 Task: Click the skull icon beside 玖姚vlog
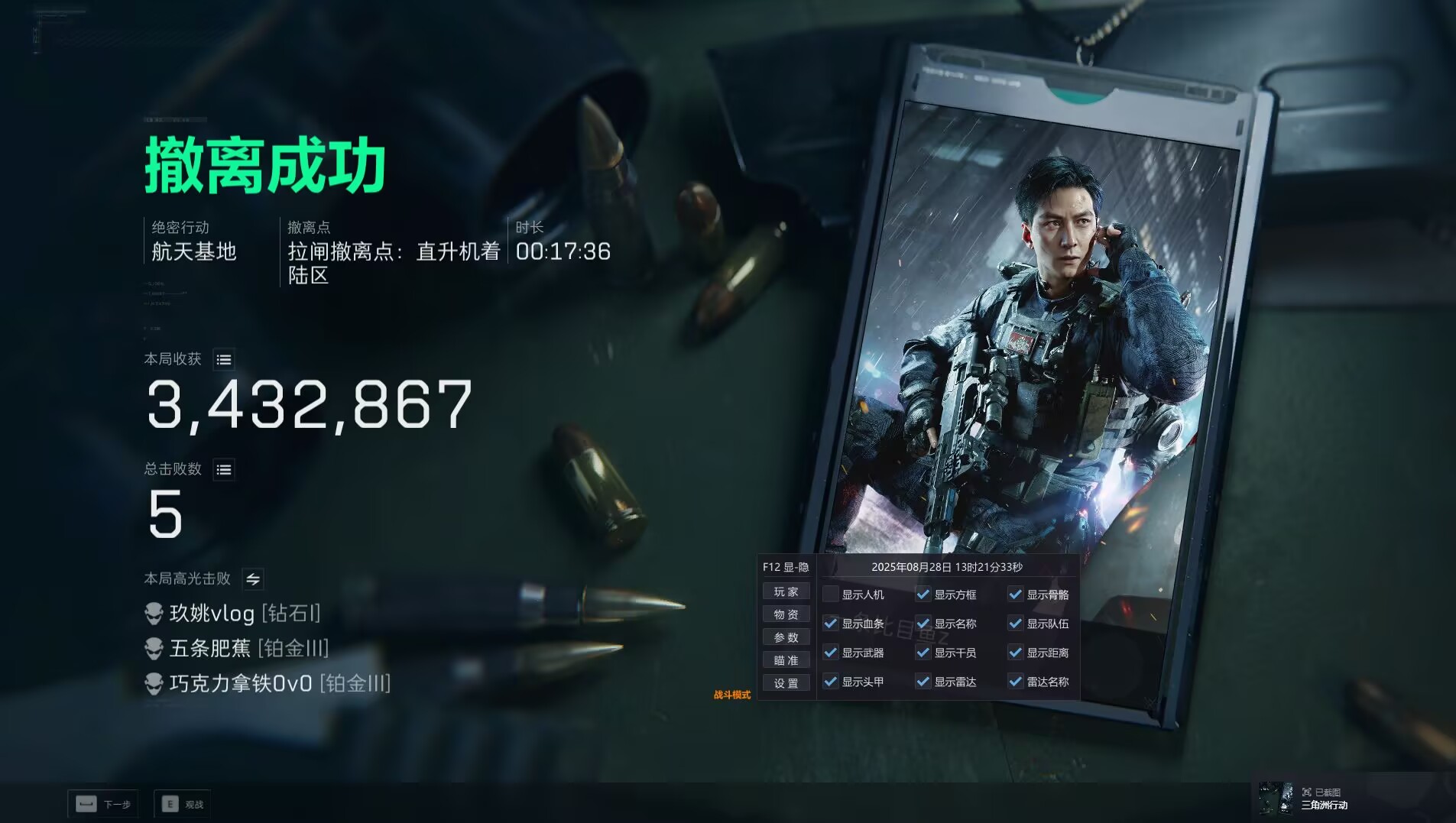(x=155, y=613)
